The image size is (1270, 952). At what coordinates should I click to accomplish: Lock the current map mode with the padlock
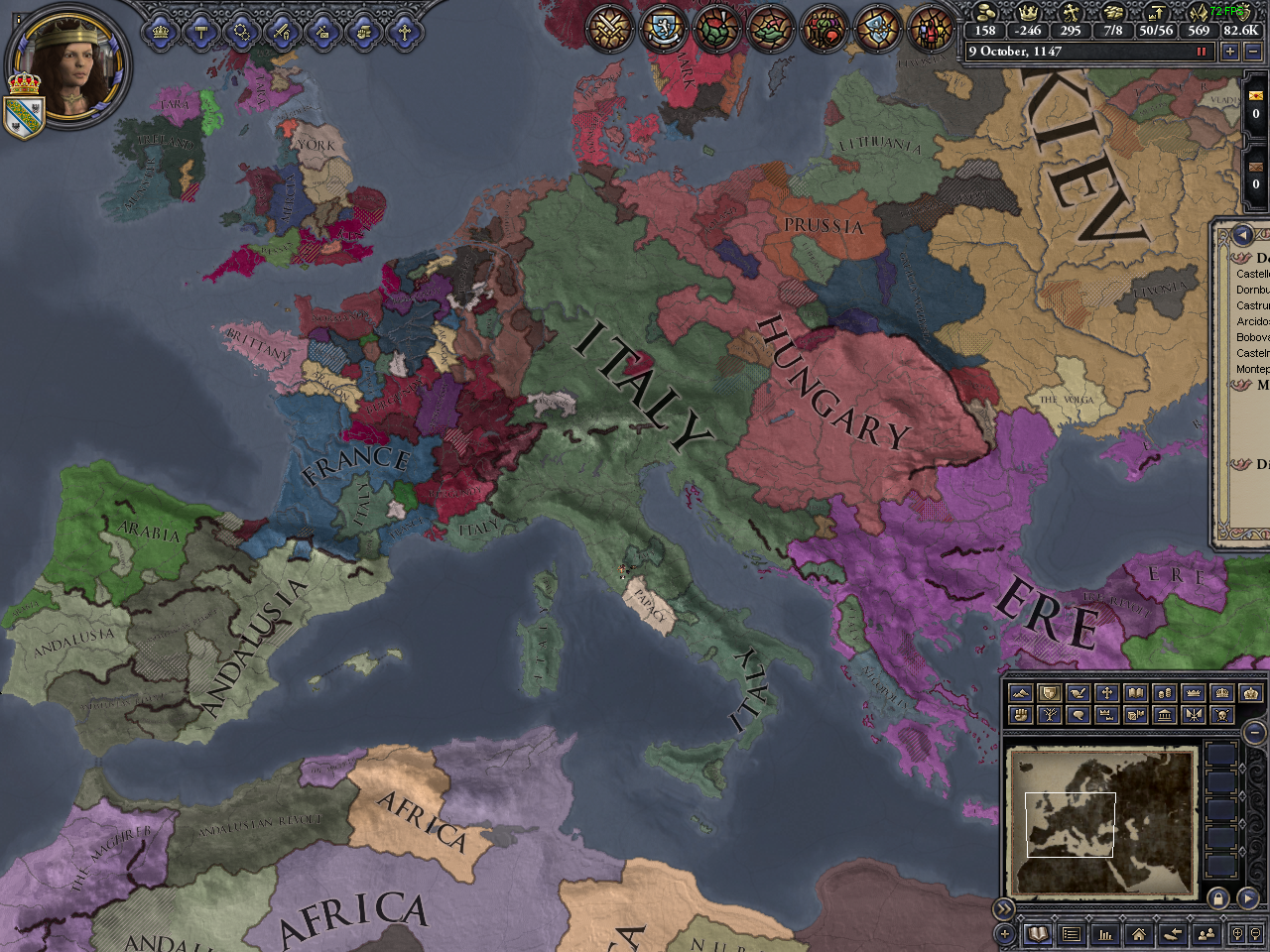pyautogui.click(x=1218, y=898)
